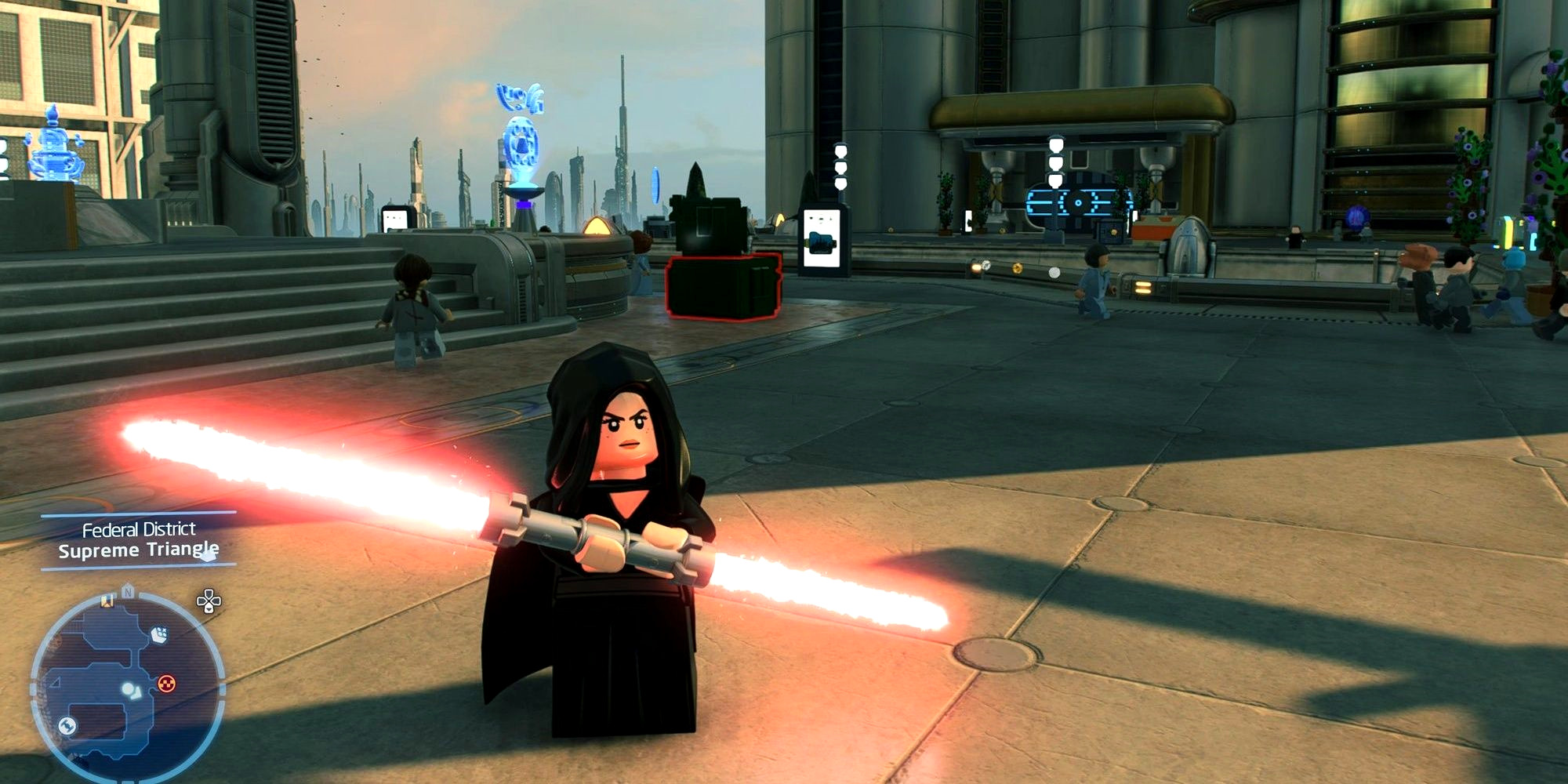Select the red taxi marker on minimap
The width and height of the screenshot is (1568, 784).
click(x=166, y=684)
